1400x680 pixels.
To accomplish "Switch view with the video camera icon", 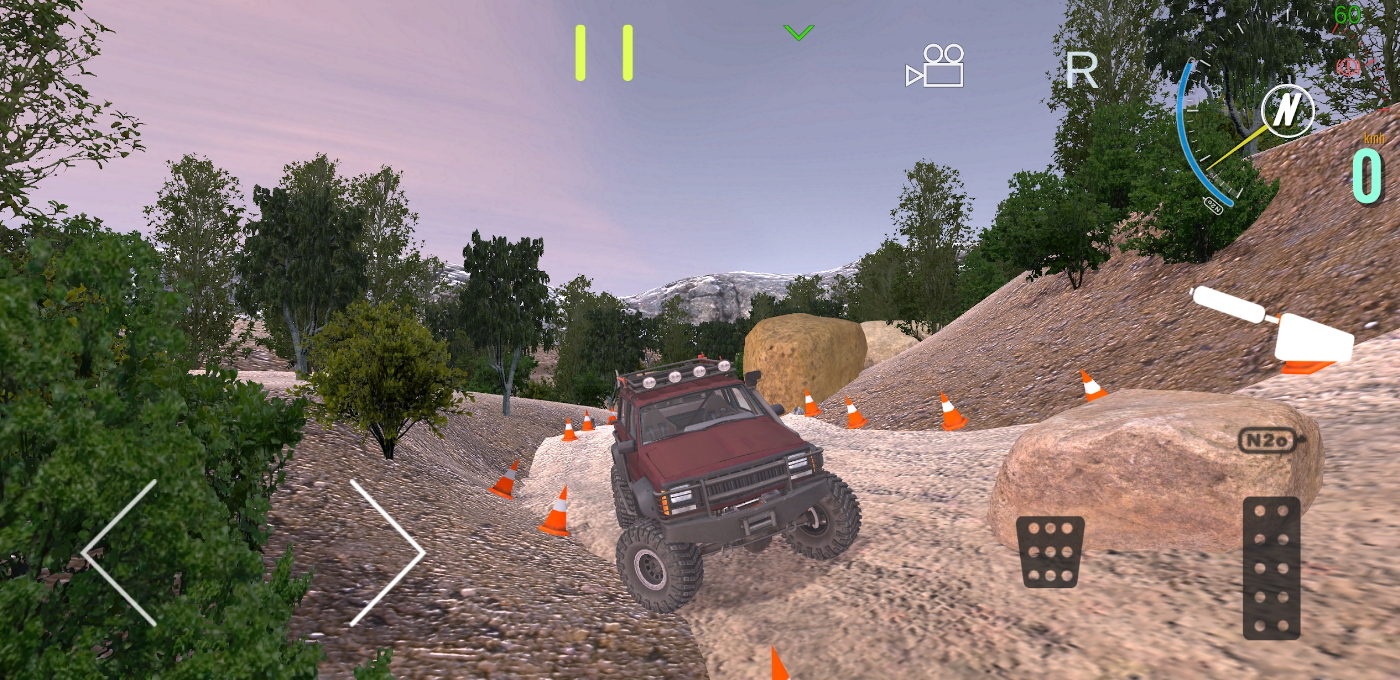I will [x=937, y=66].
